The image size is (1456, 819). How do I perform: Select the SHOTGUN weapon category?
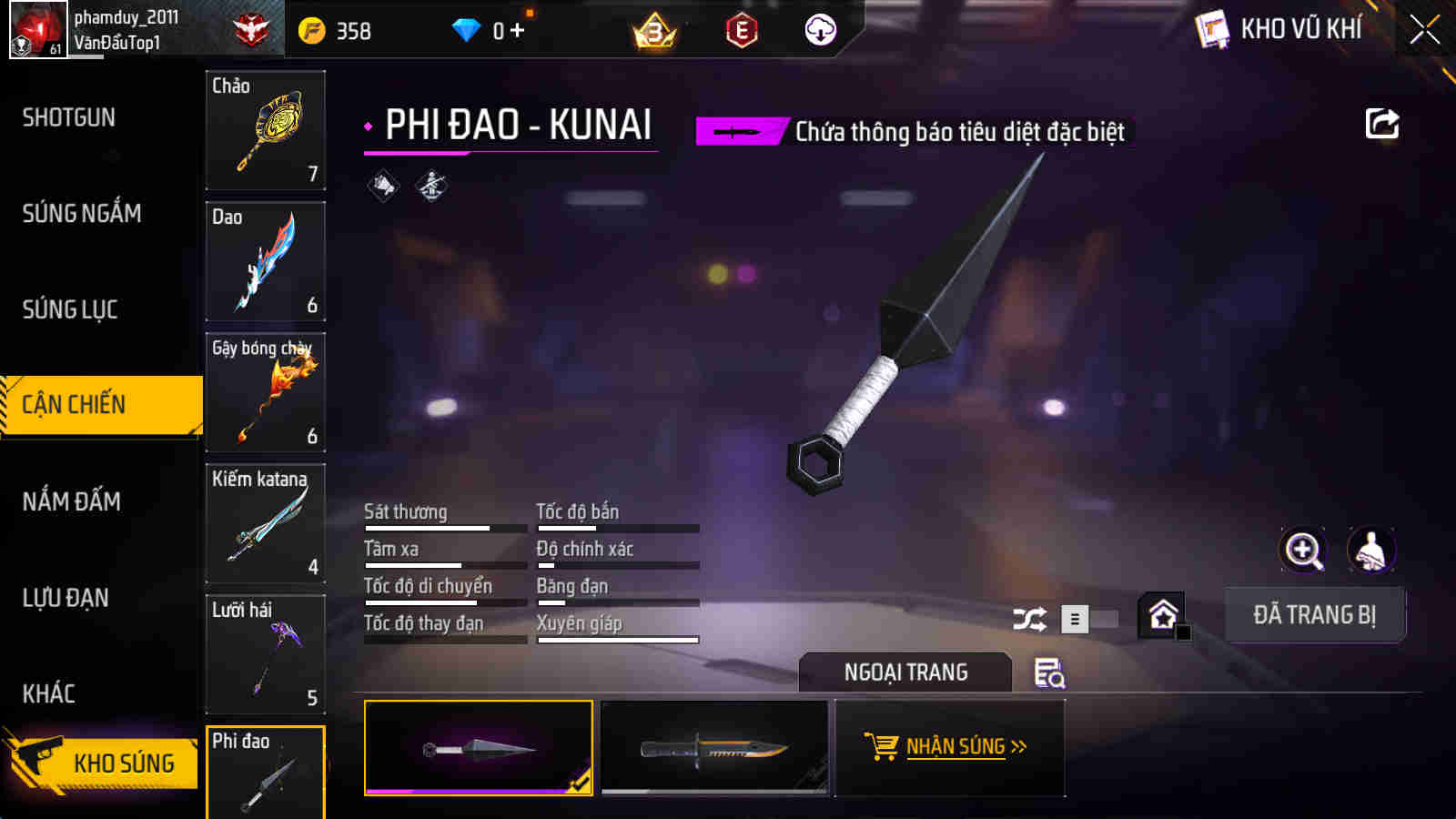coord(69,117)
